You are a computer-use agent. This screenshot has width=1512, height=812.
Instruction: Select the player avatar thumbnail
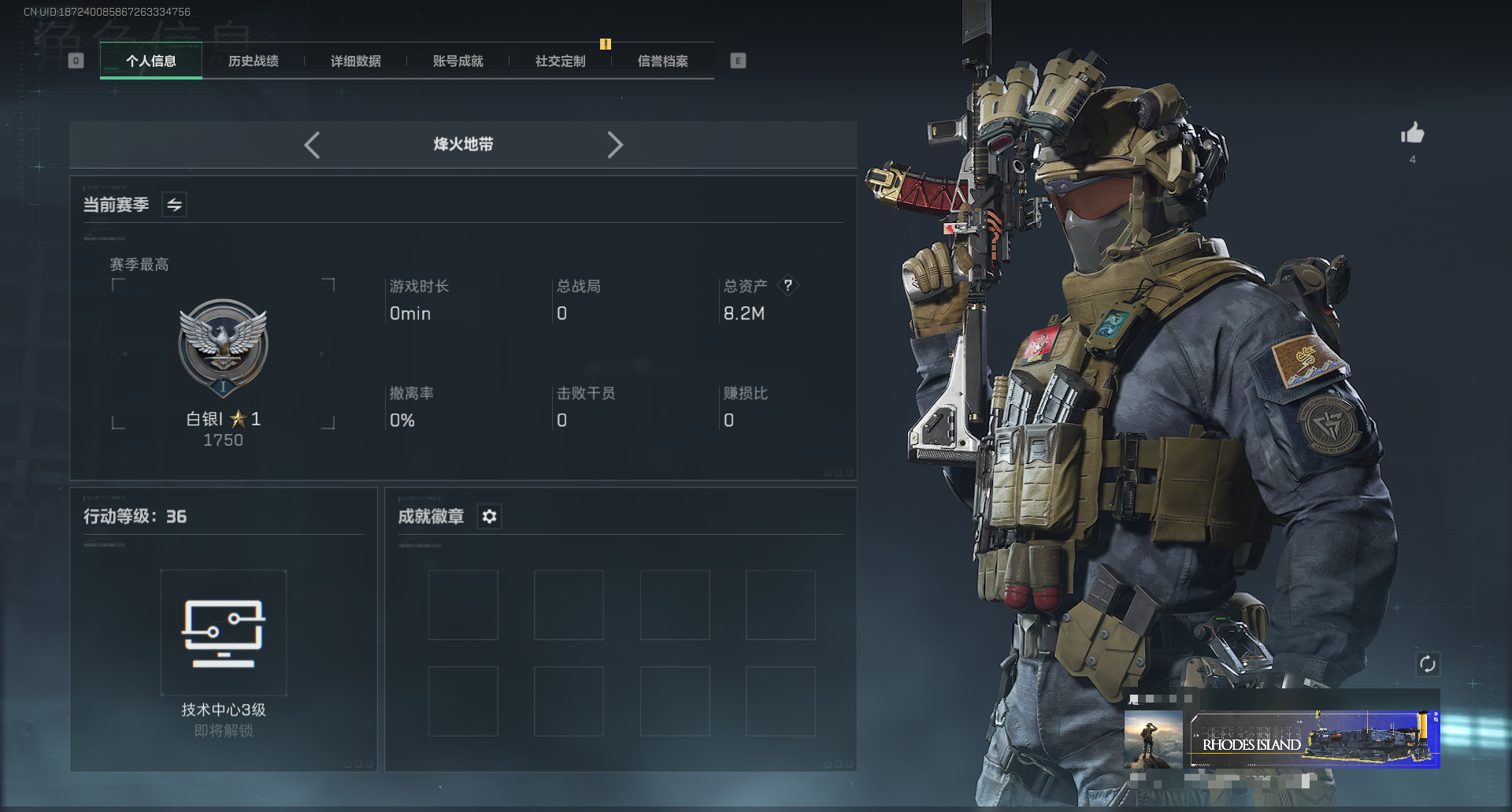[x=1153, y=740]
